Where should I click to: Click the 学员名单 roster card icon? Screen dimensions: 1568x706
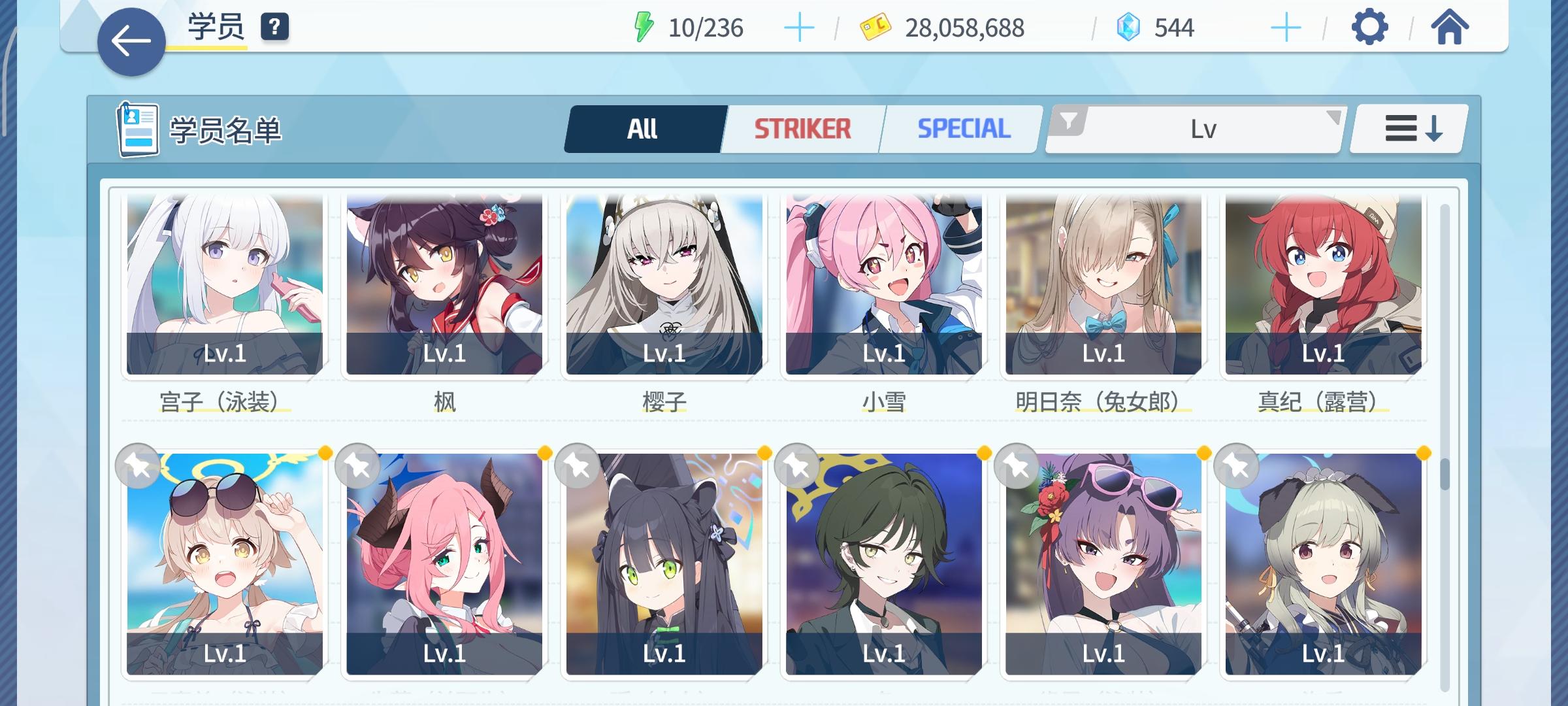[137, 128]
